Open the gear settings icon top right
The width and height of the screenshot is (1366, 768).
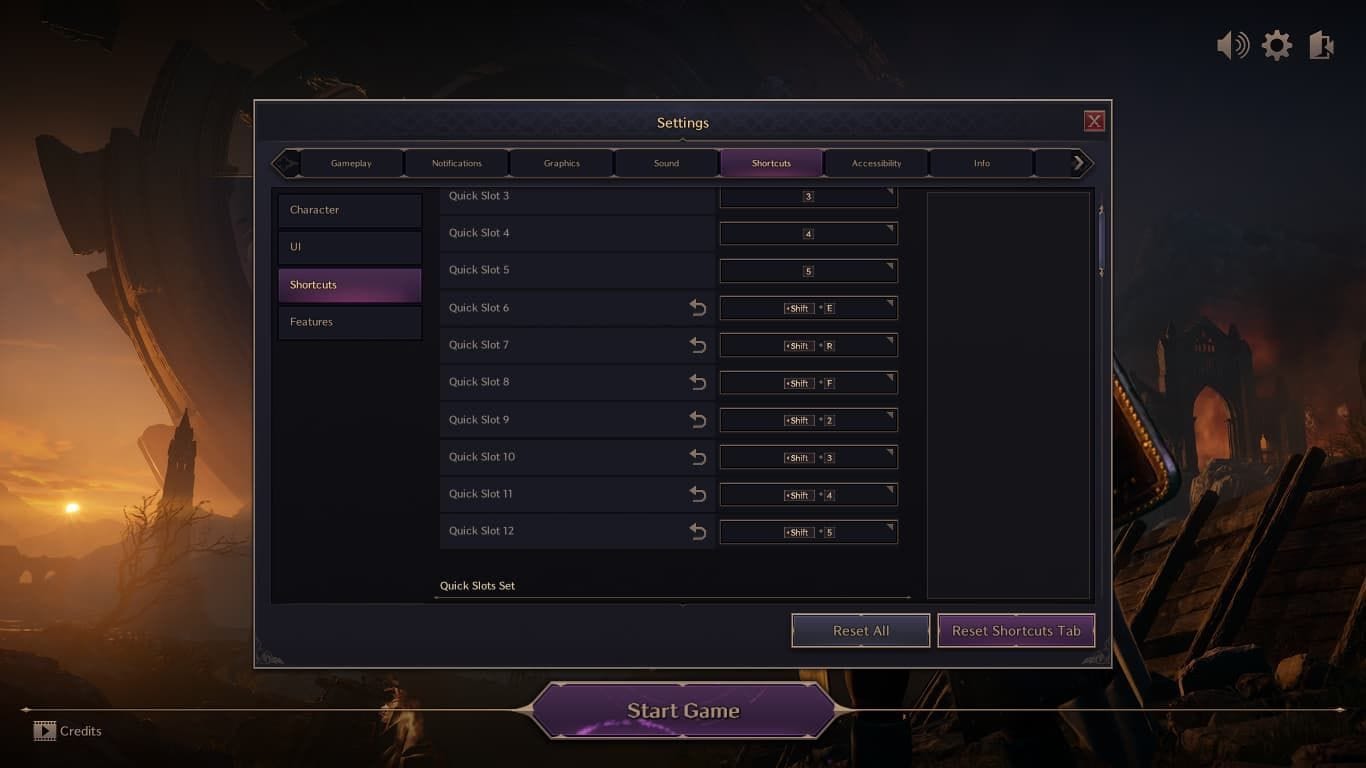point(1276,44)
